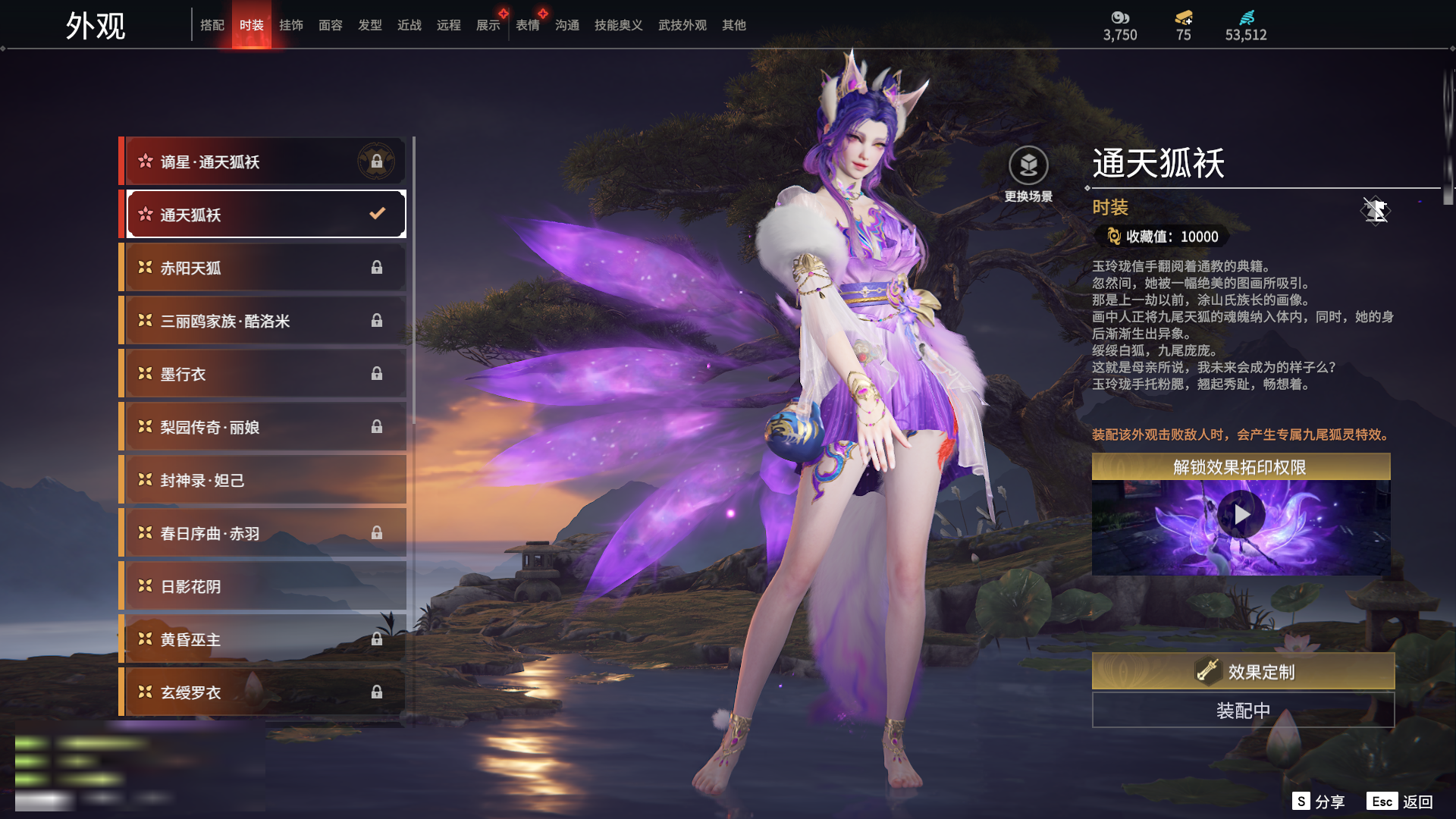Open the 技能奥义 tab

(618, 25)
